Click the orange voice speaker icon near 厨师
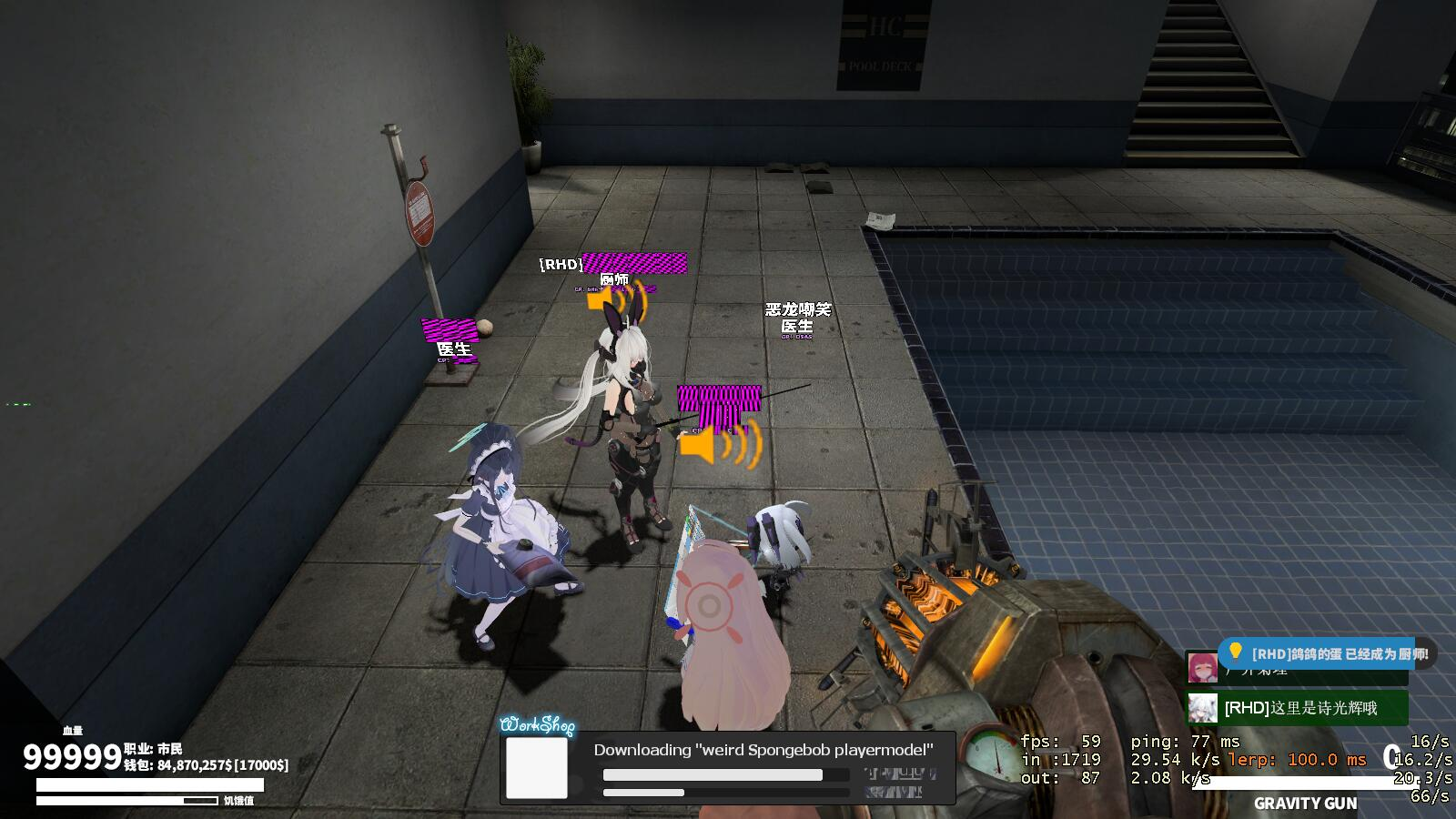The image size is (1456, 819). coord(599,299)
